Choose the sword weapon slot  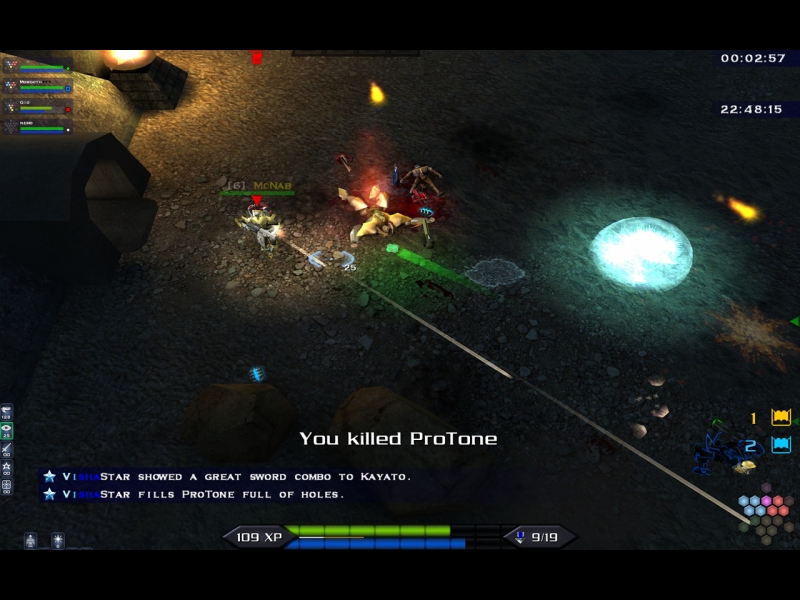click(7, 450)
